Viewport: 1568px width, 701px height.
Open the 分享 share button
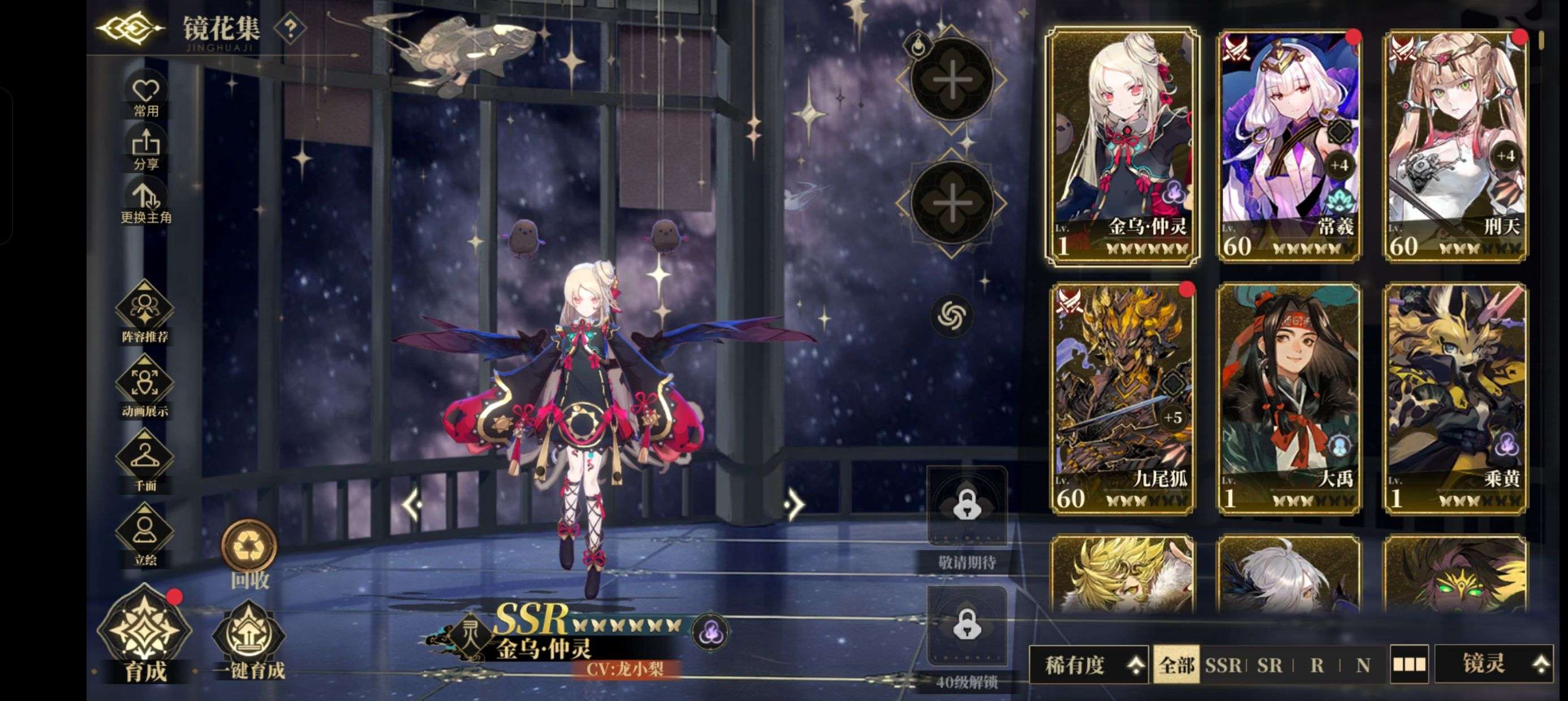[145, 149]
